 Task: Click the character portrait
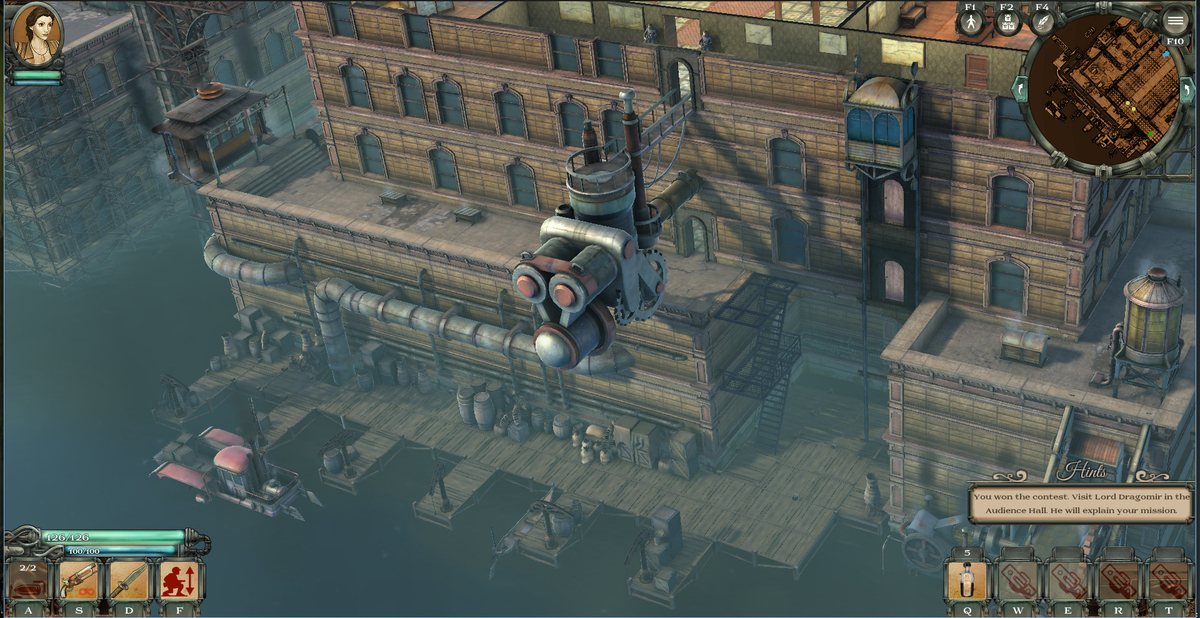click(35, 35)
